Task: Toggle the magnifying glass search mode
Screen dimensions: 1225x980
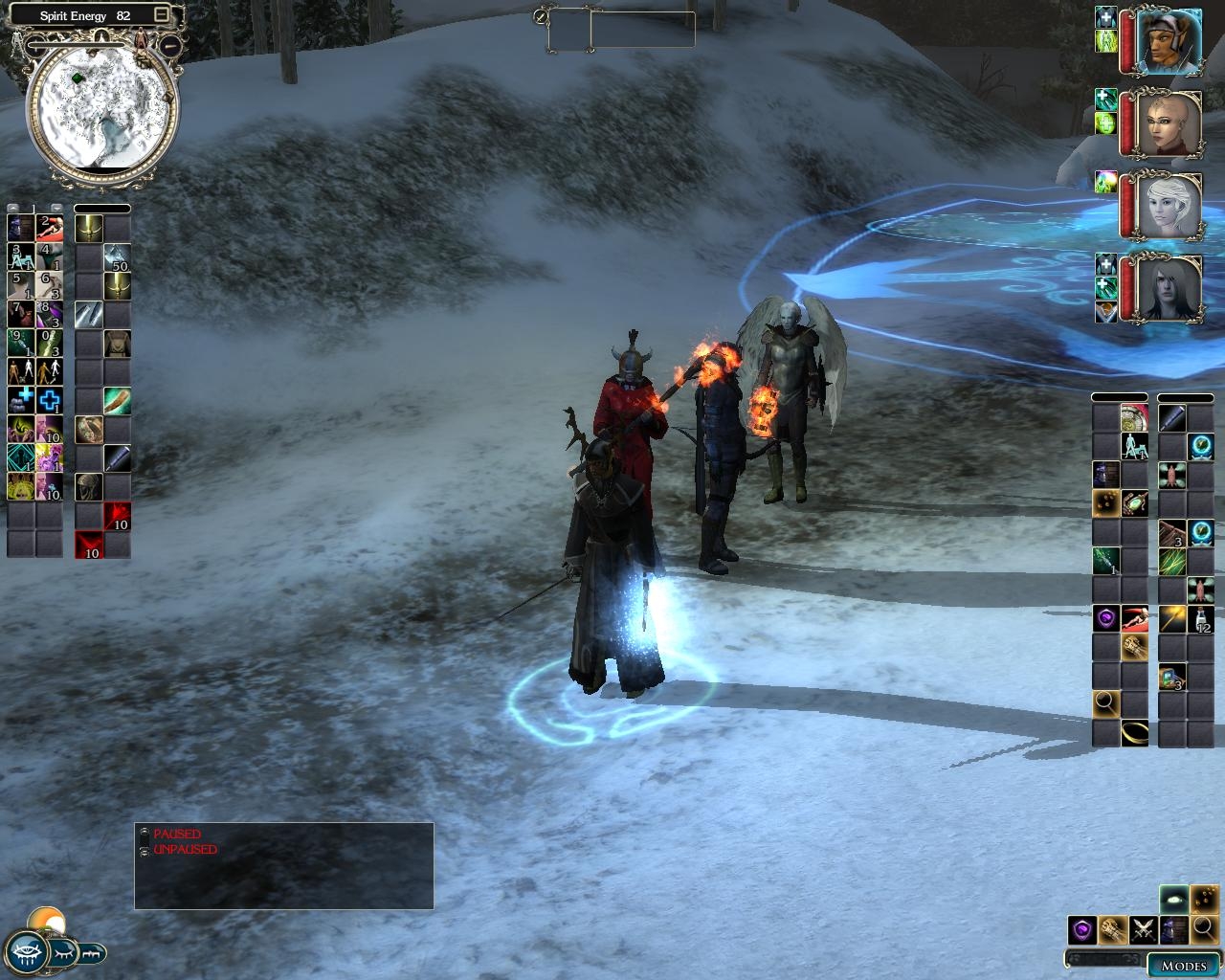Action: pyautogui.click(x=1203, y=929)
